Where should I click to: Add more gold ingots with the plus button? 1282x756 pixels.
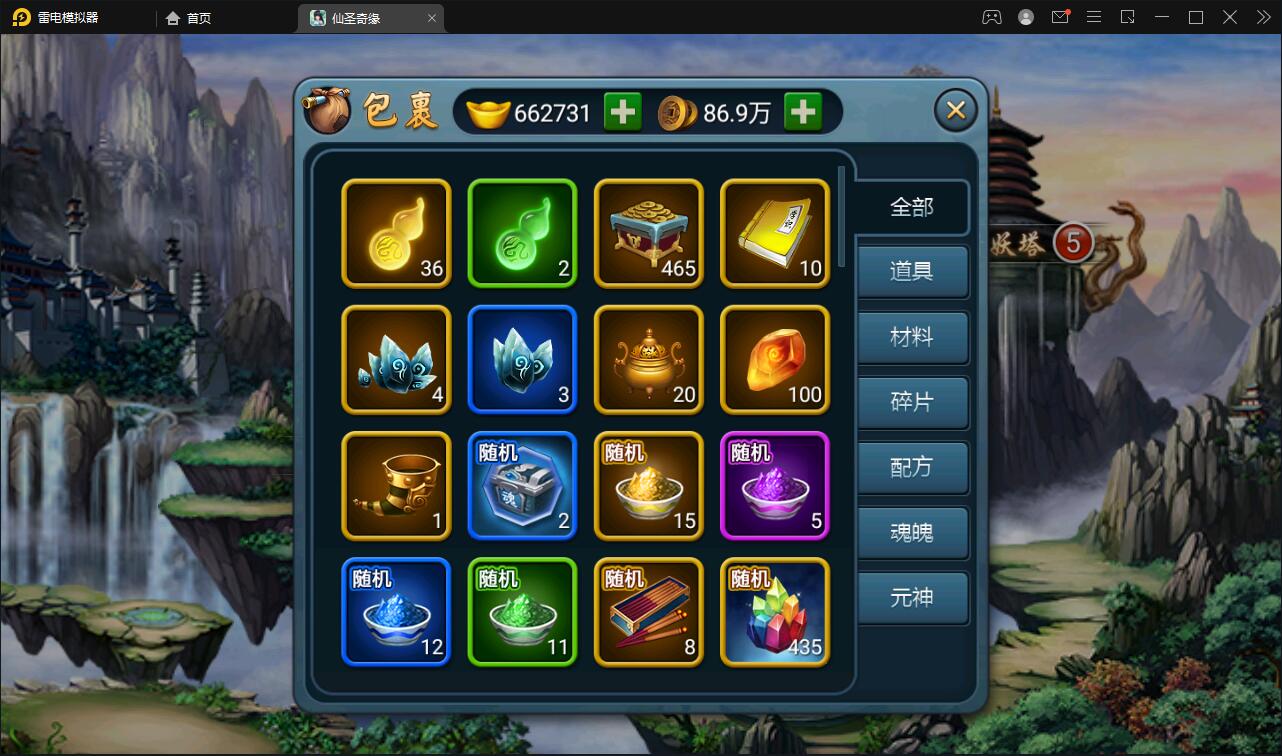click(x=622, y=112)
